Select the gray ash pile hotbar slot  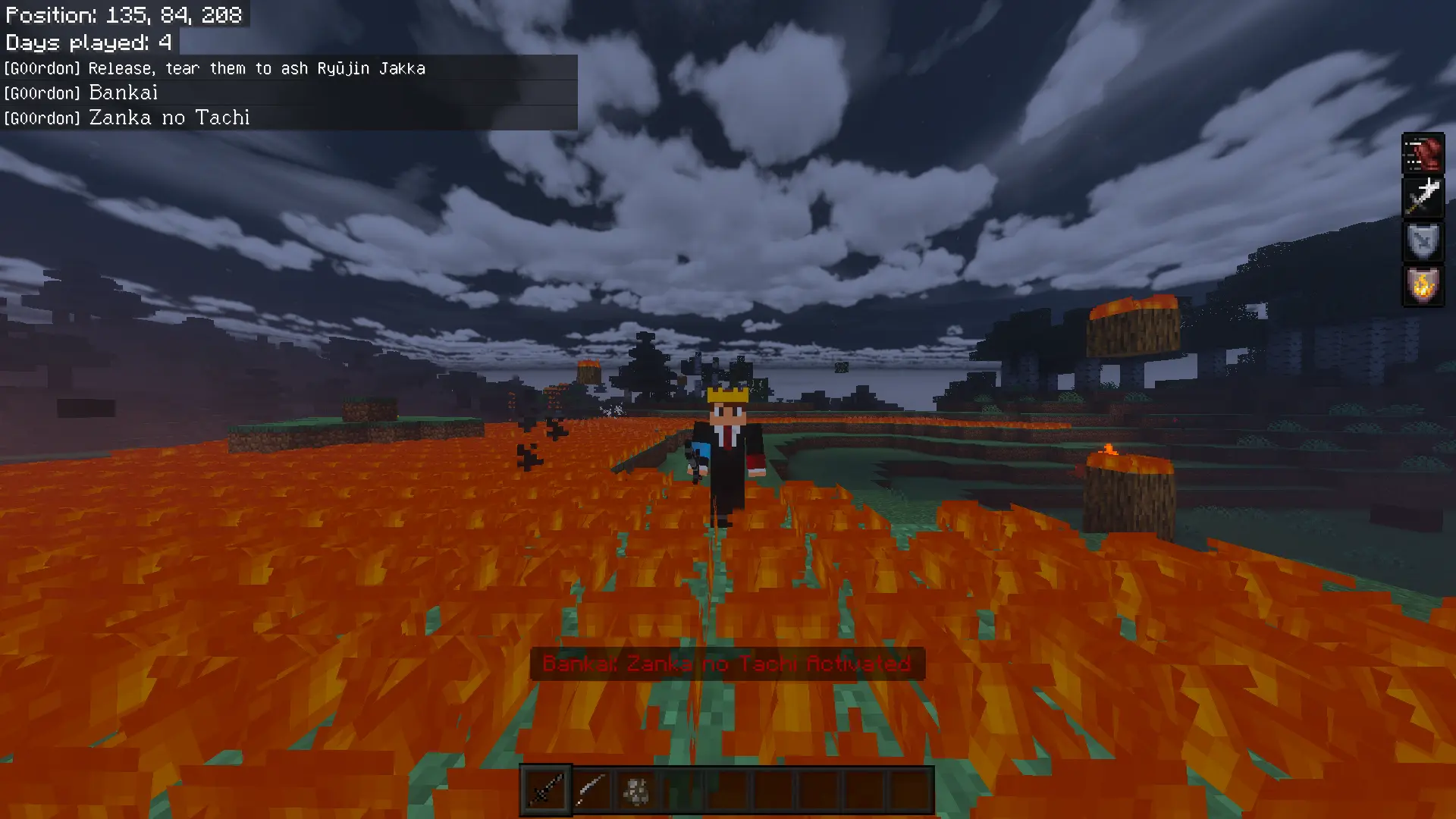(x=636, y=790)
